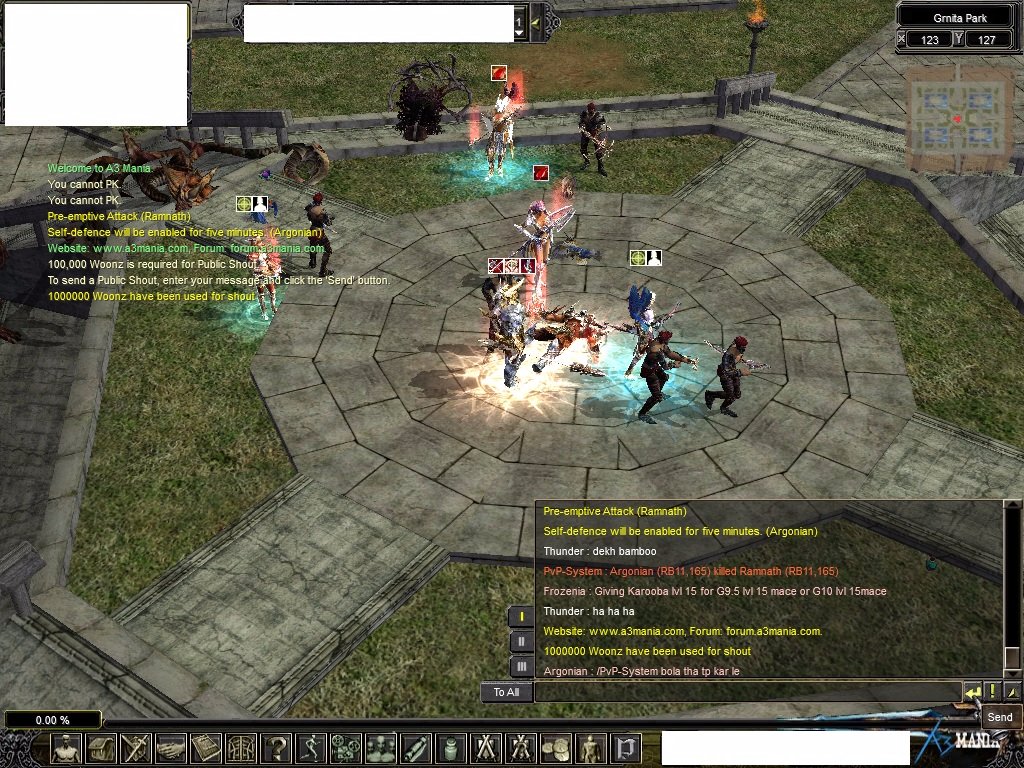Screen dimensions: 1024x768
Task: Collapse the top panel with yellow arrow
Action: point(536,21)
